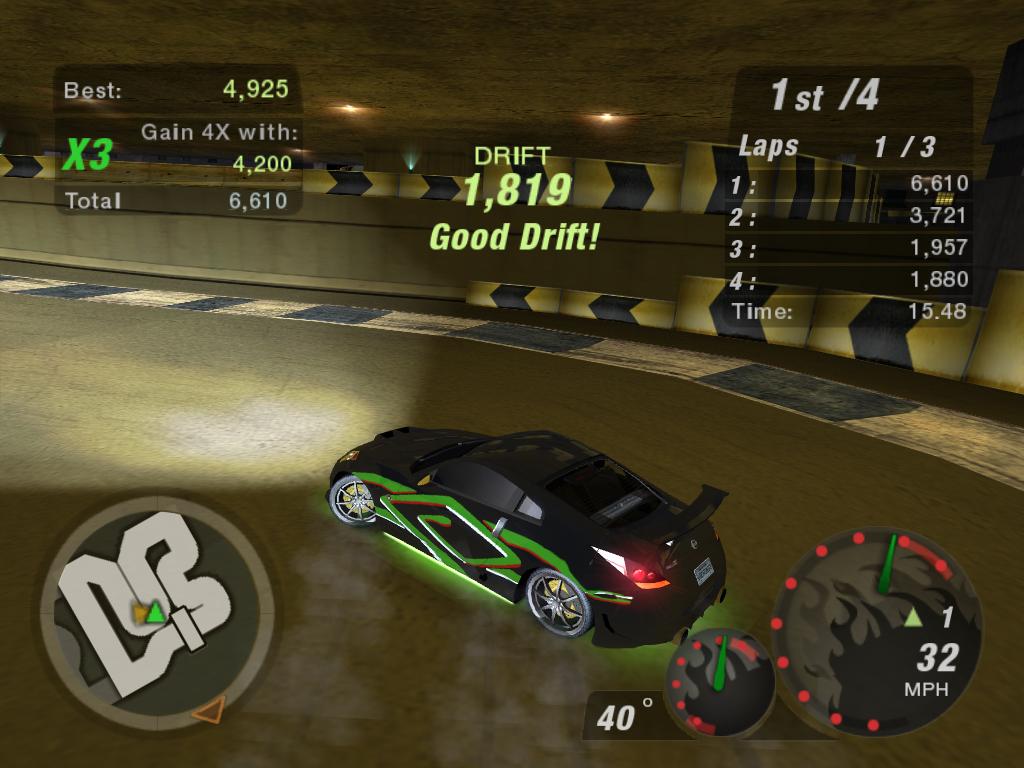Select the green player arrow on the minimap
Image resolution: width=1024 pixels, height=768 pixels.
click(x=155, y=612)
